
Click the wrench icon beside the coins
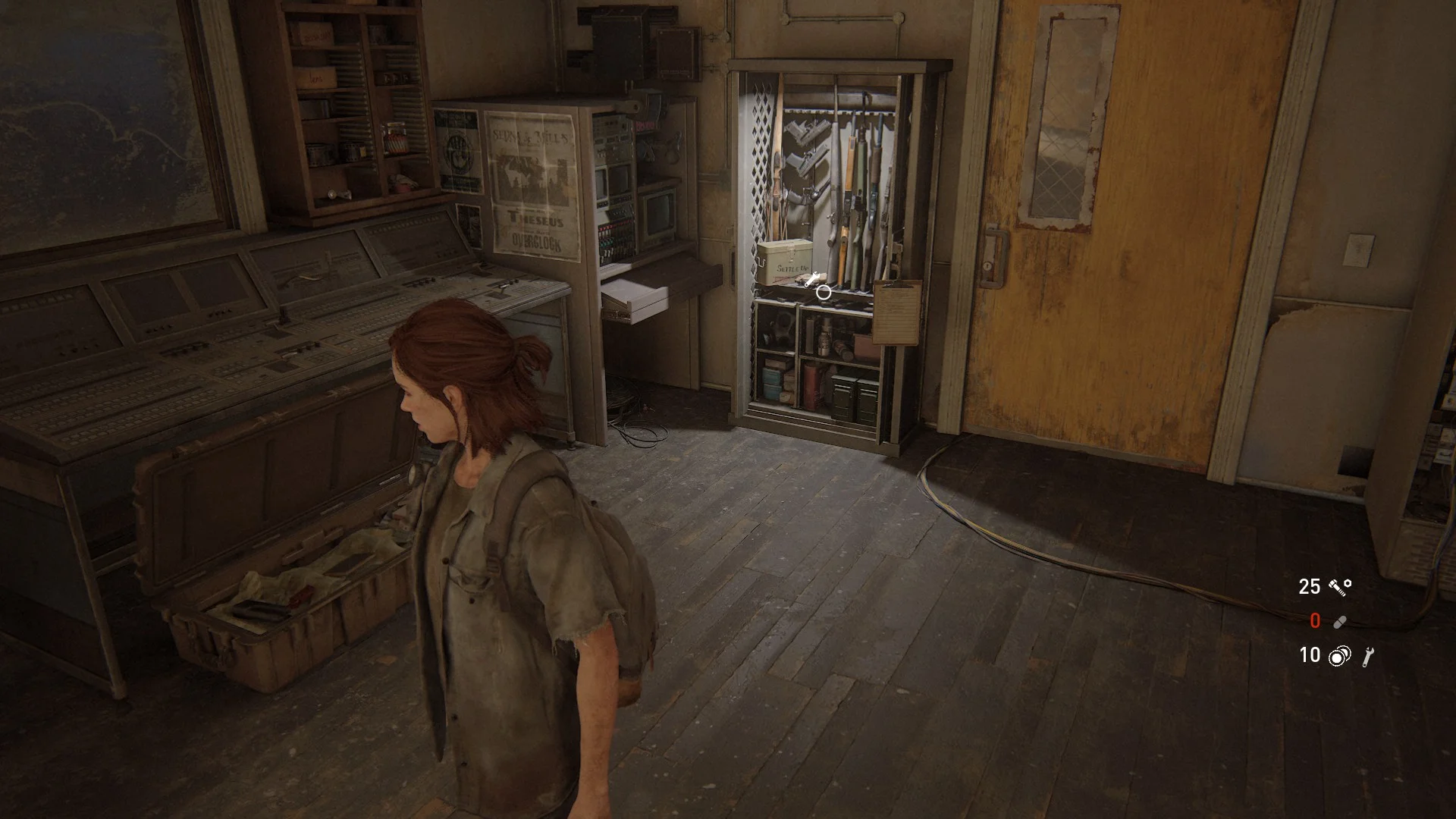1368,656
